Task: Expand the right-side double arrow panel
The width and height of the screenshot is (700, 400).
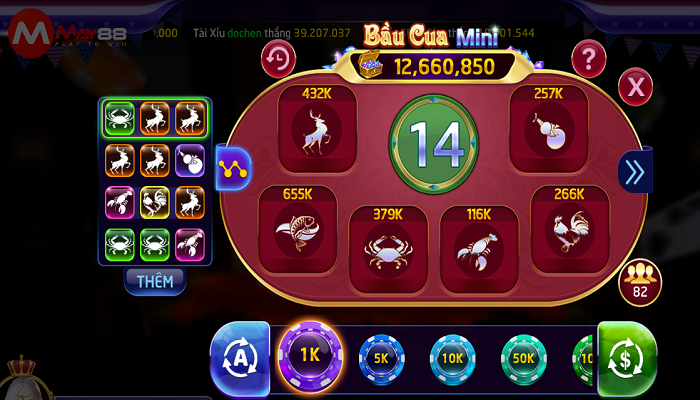Action: point(635,172)
